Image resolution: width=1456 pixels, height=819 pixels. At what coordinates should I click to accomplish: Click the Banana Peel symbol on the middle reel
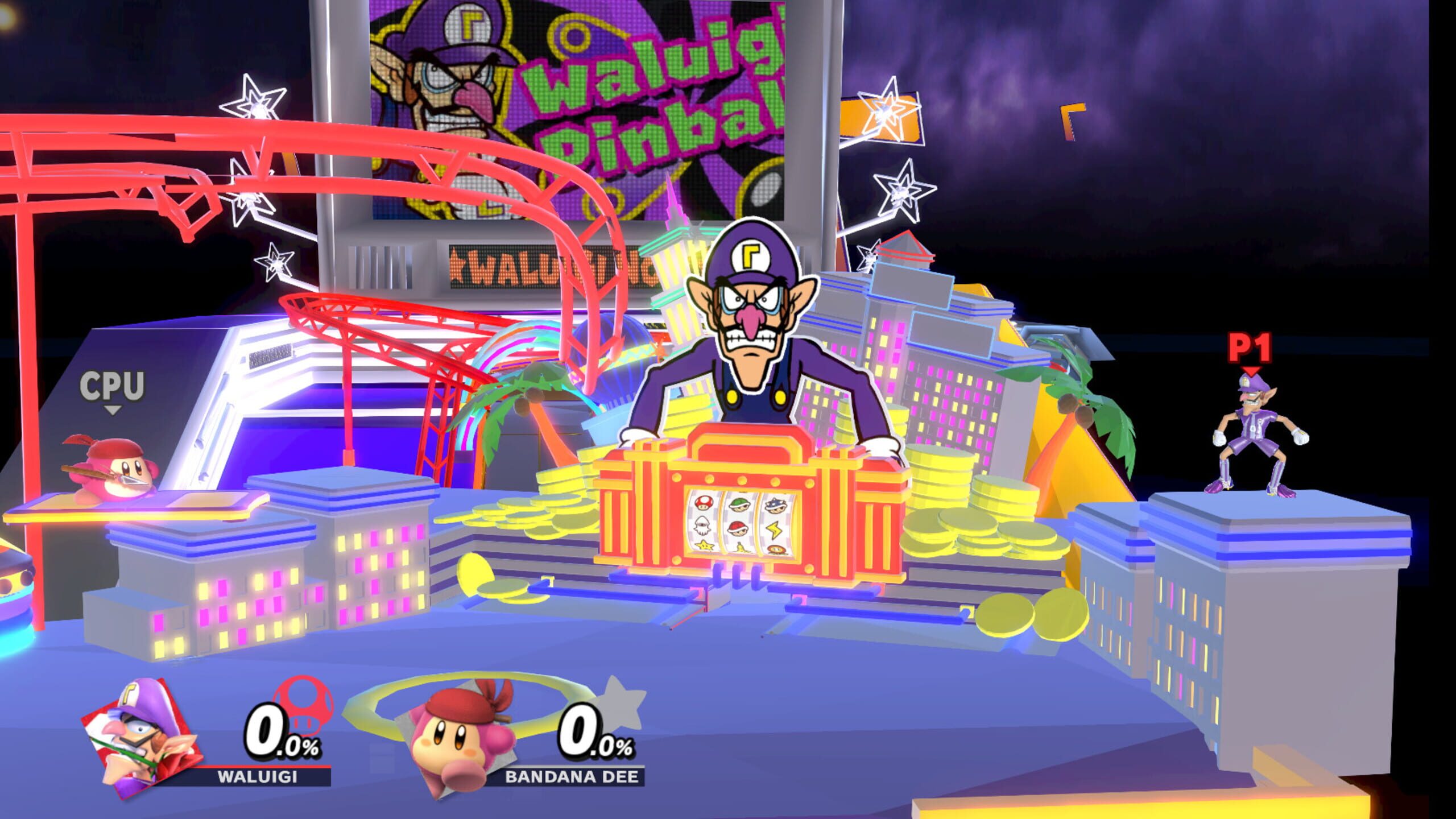(741, 547)
